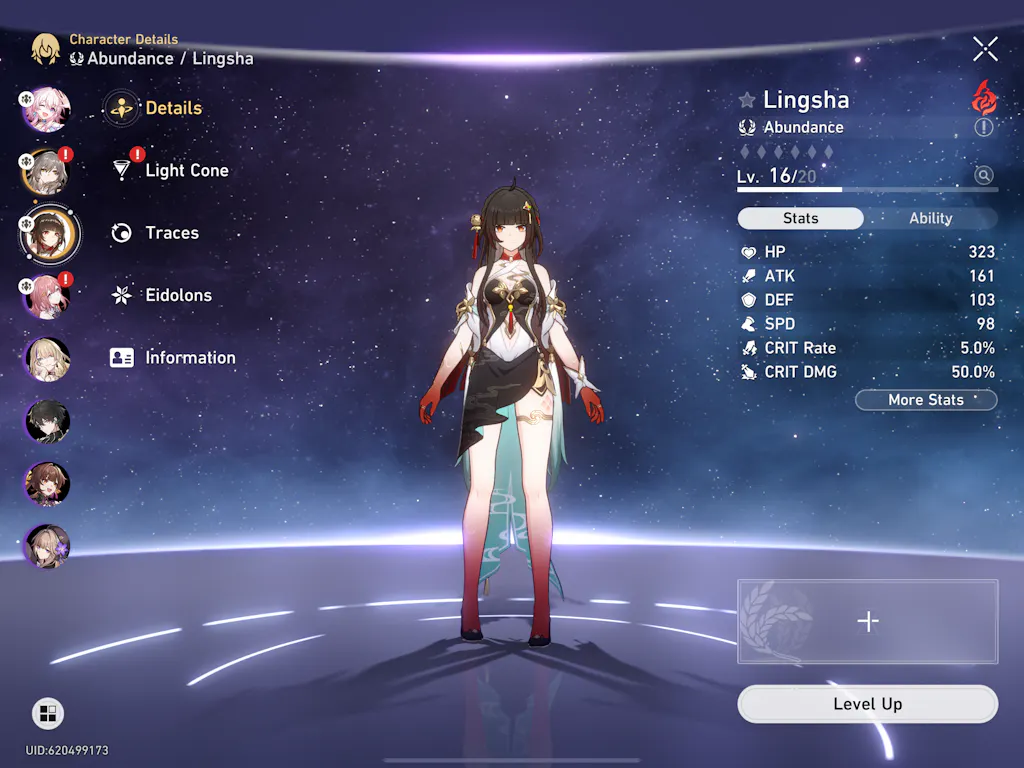This screenshot has width=1024, height=768.
Task: Open the Eidolons section
Action: (179, 296)
